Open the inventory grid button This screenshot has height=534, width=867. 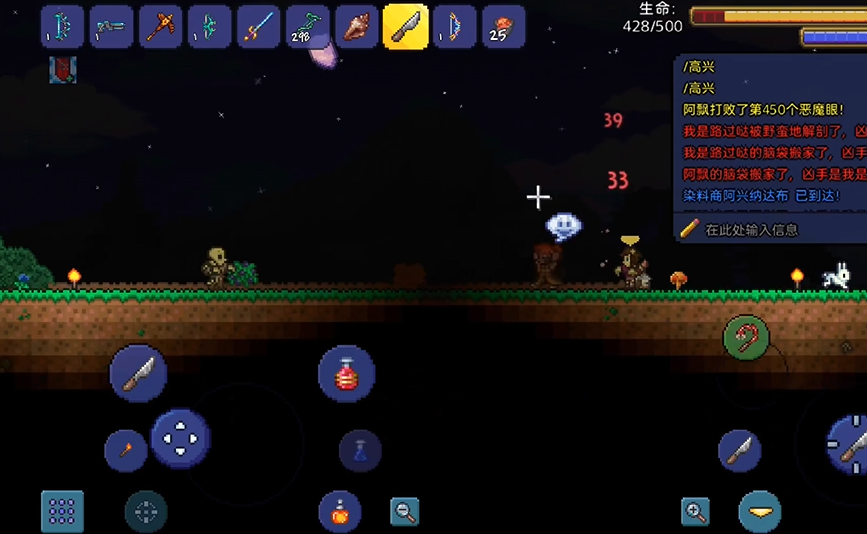[62, 511]
